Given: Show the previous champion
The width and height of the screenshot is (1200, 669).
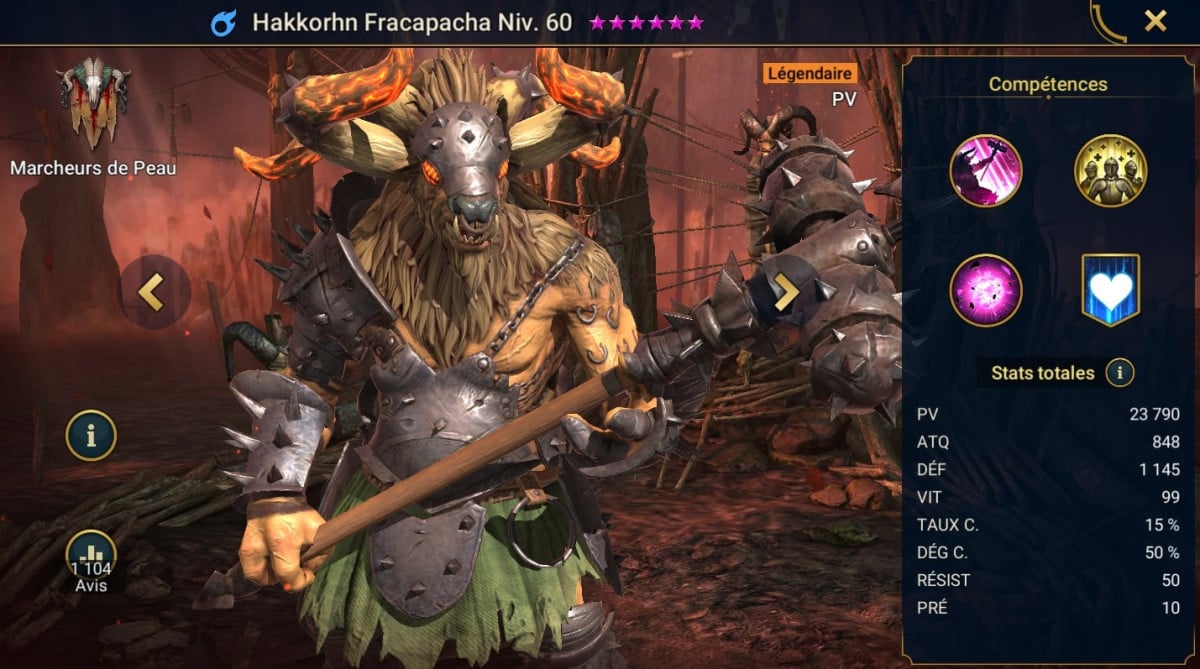Looking at the screenshot, I should point(151,292).
